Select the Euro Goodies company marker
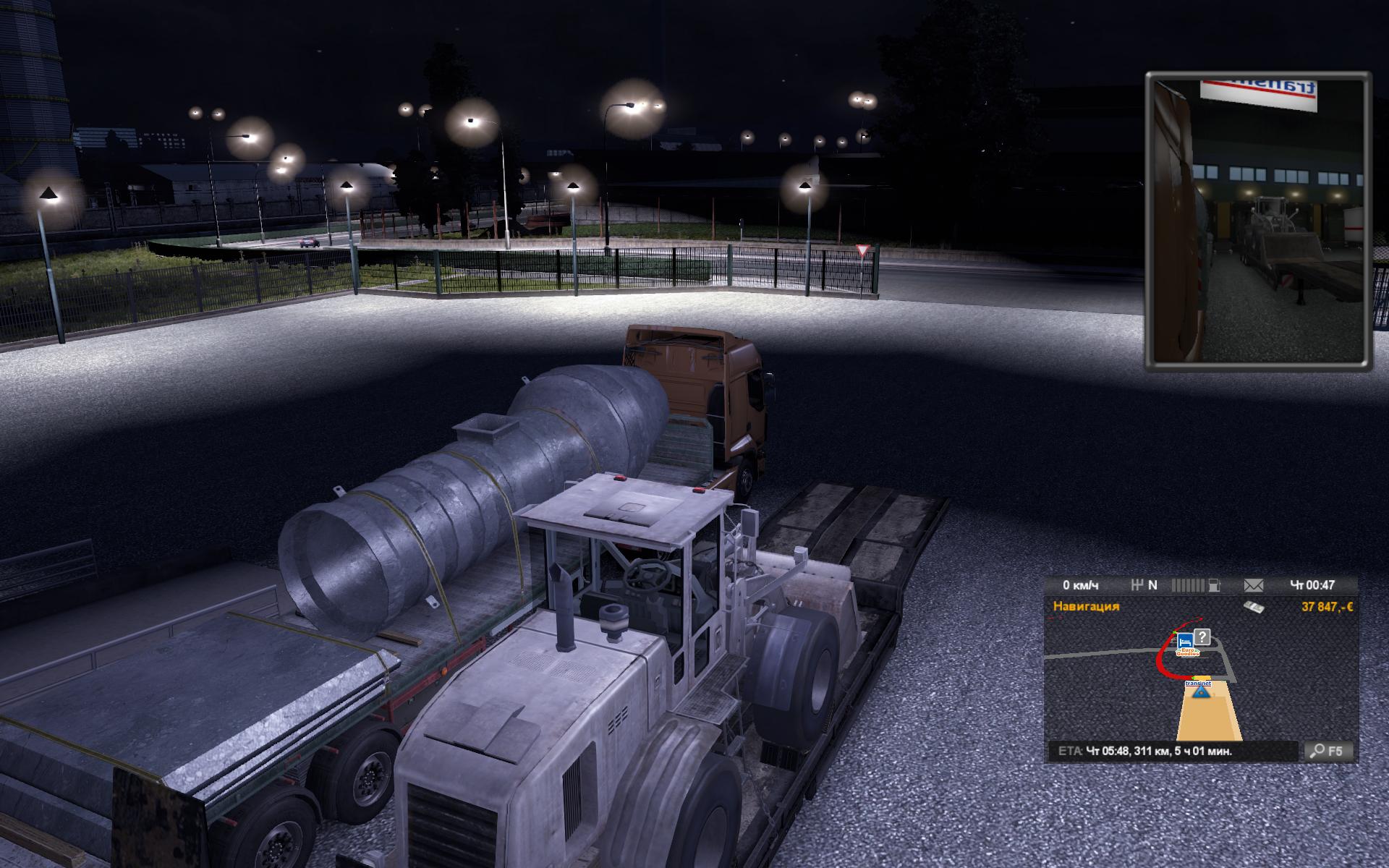This screenshot has height=868, width=1389. pyautogui.click(x=1189, y=652)
